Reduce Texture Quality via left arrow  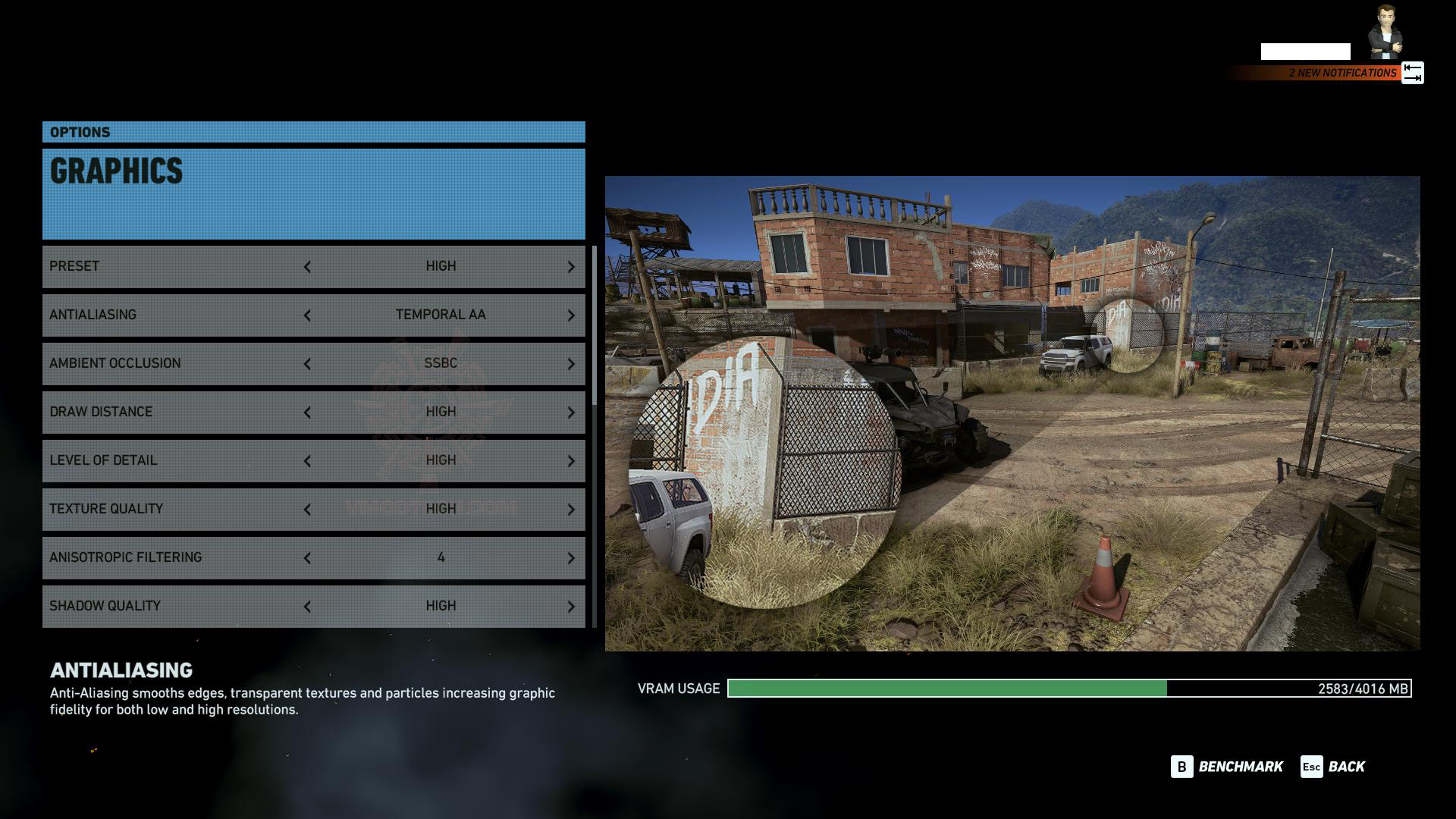point(307,510)
